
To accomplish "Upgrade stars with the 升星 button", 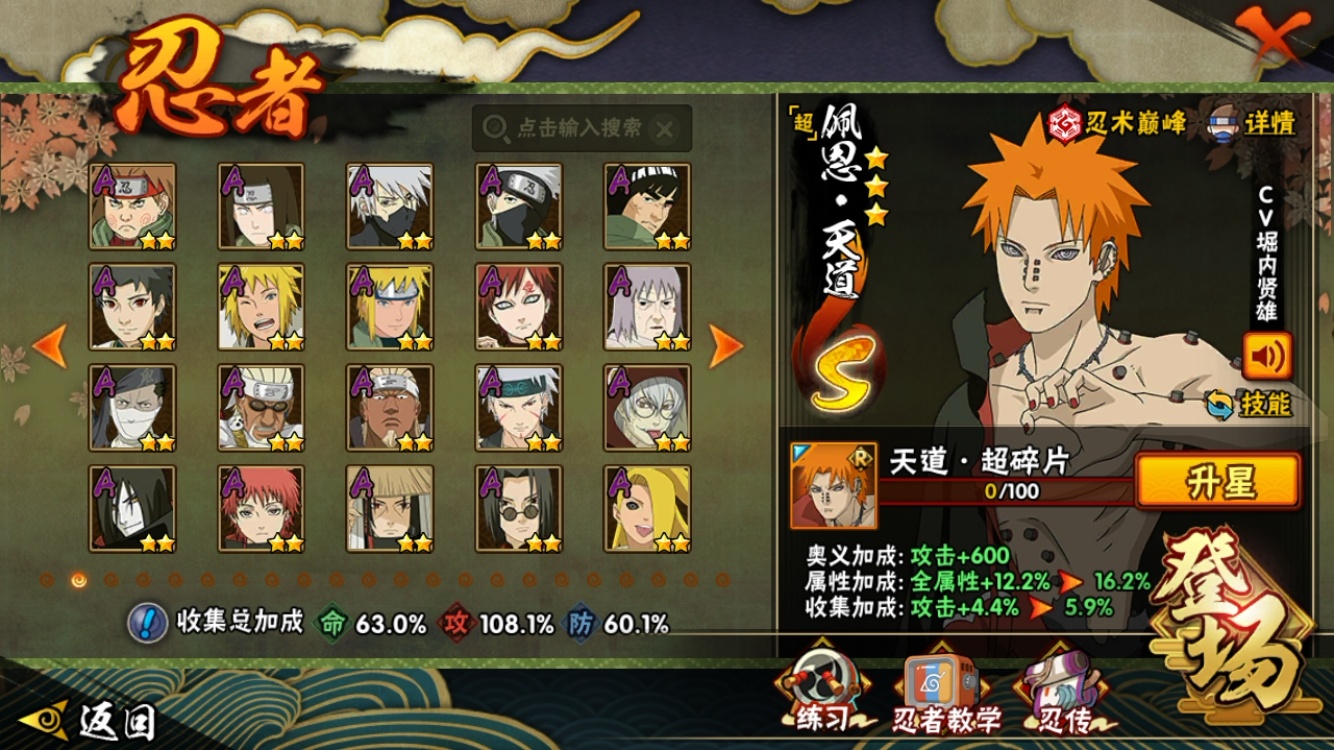I will pyautogui.click(x=1218, y=482).
